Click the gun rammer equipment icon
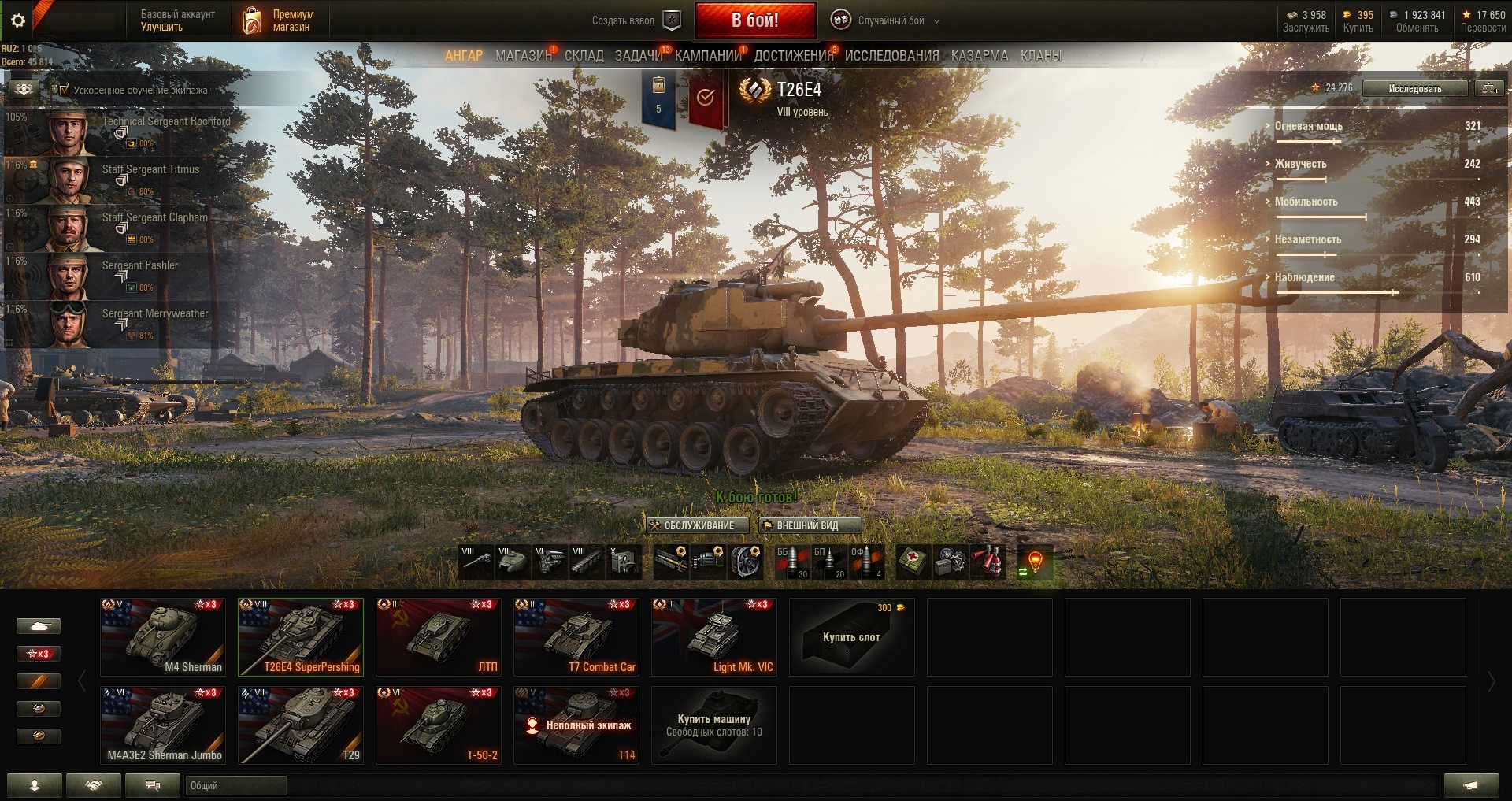Screen dimensions: 1512x801 tap(670, 562)
